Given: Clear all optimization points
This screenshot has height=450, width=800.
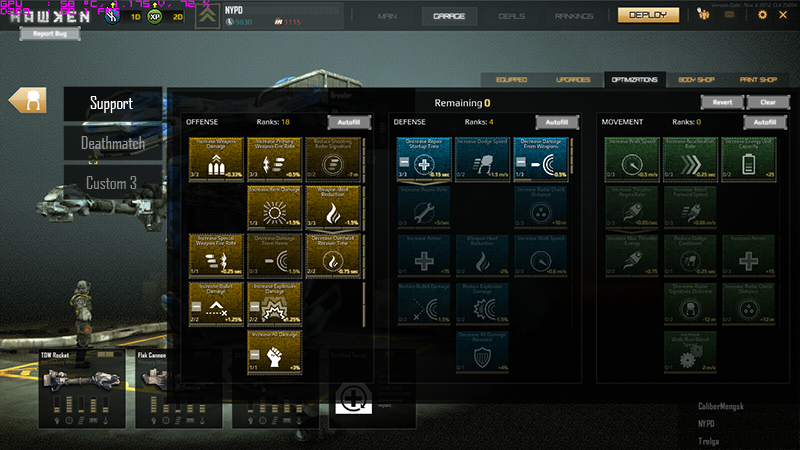Looking at the screenshot, I should click(767, 102).
